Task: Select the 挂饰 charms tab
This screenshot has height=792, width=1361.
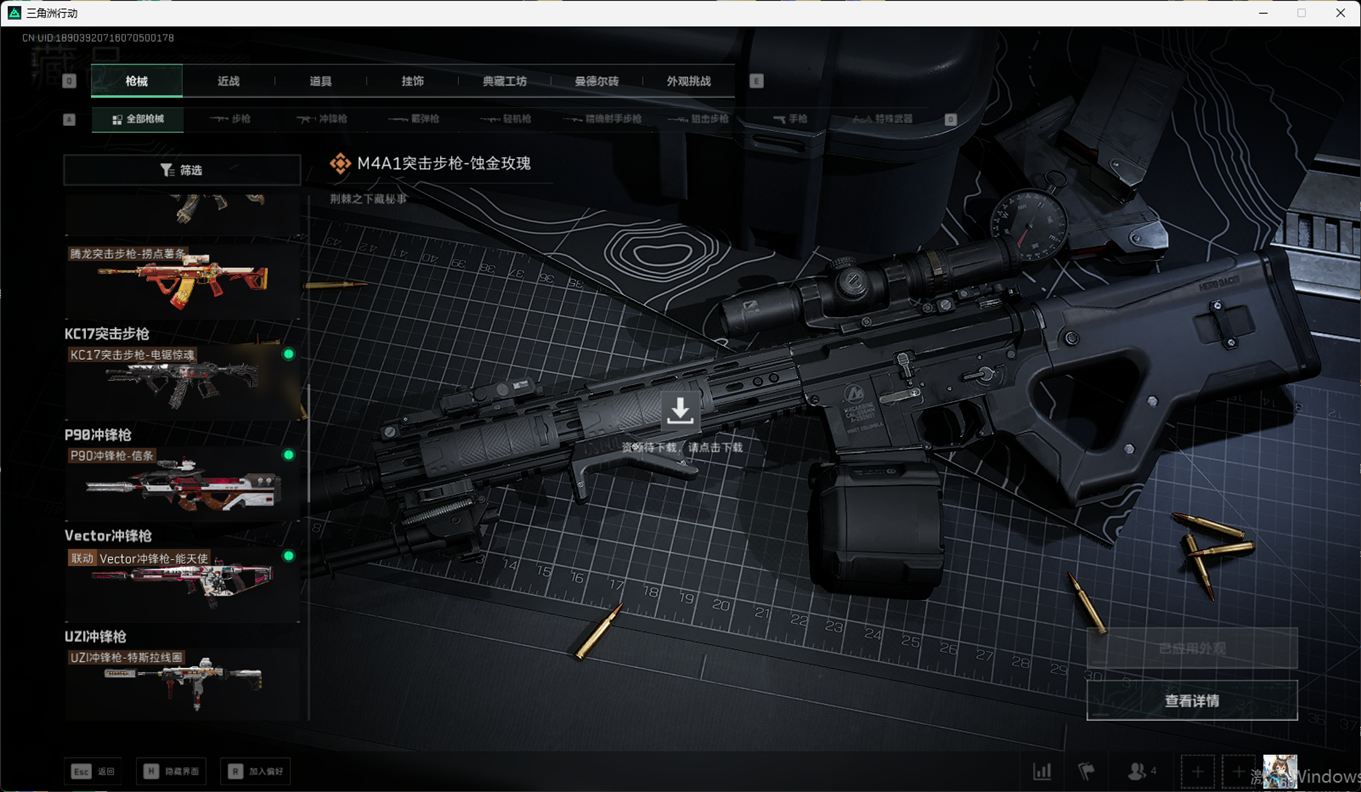Action: pos(412,81)
